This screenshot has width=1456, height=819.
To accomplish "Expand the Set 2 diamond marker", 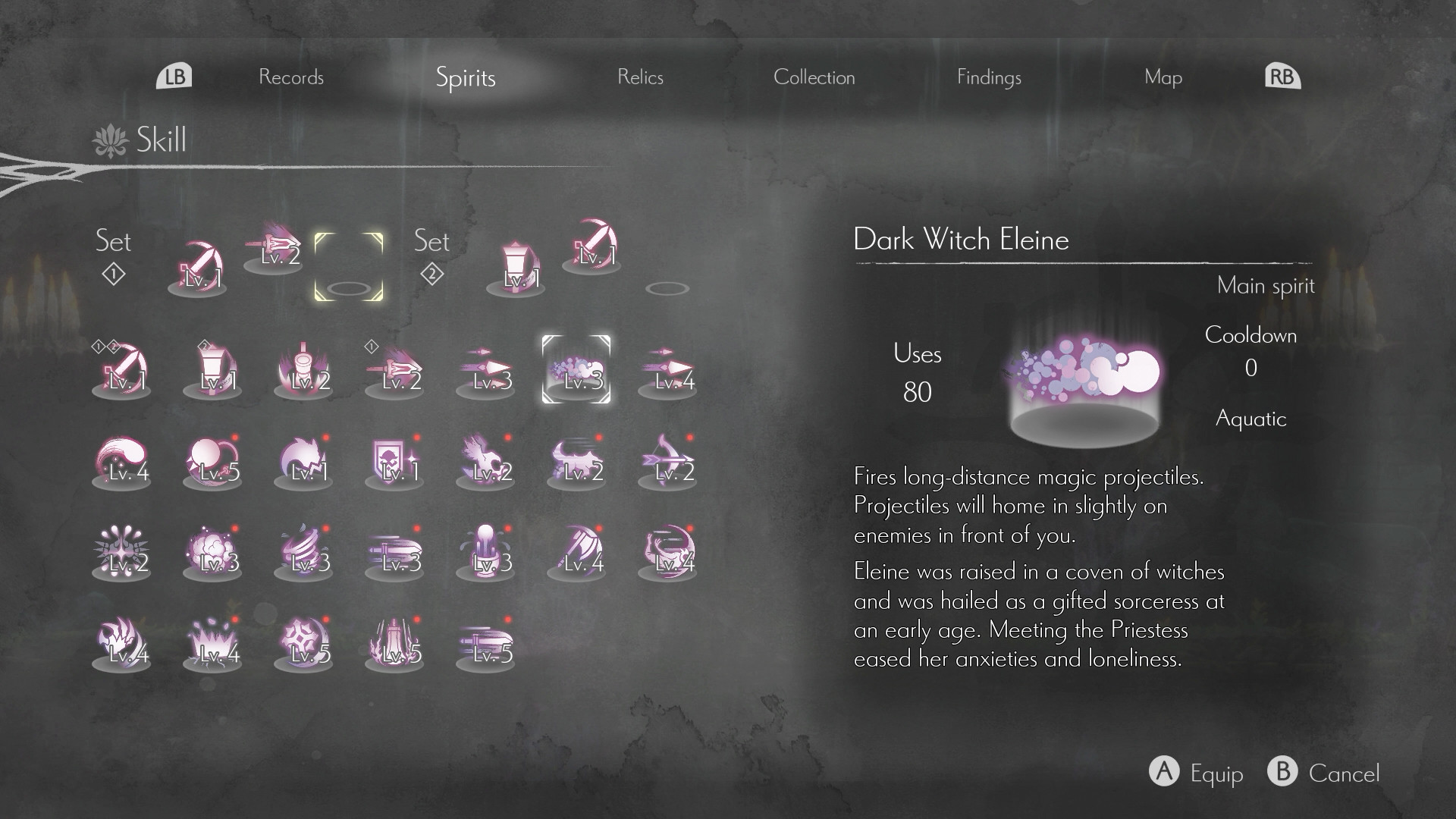I will pyautogui.click(x=431, y=275).
